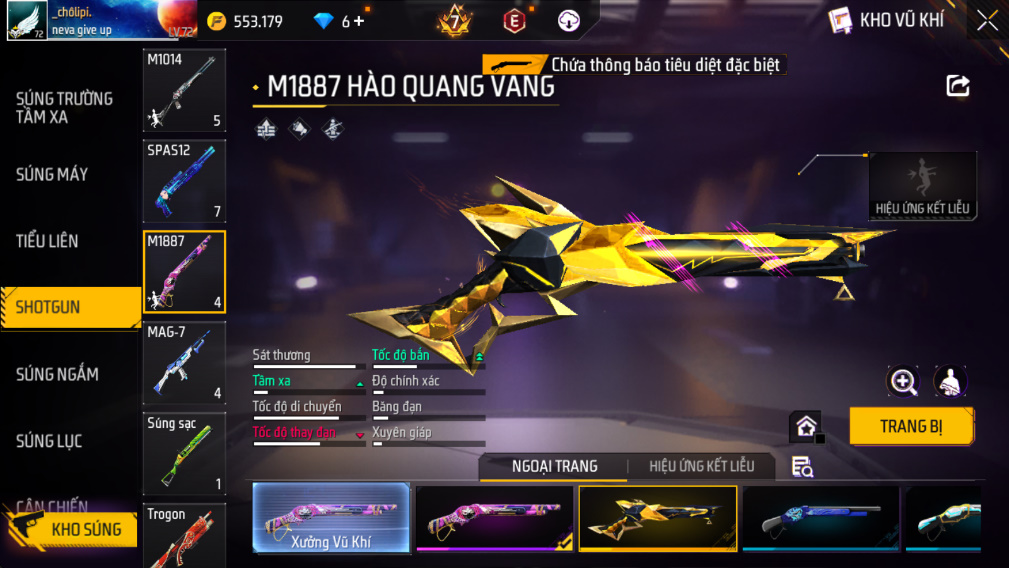Switch to TIỂU LIÊN category
The width and height of the screenshot is (1009, 568).
point(47,241)
